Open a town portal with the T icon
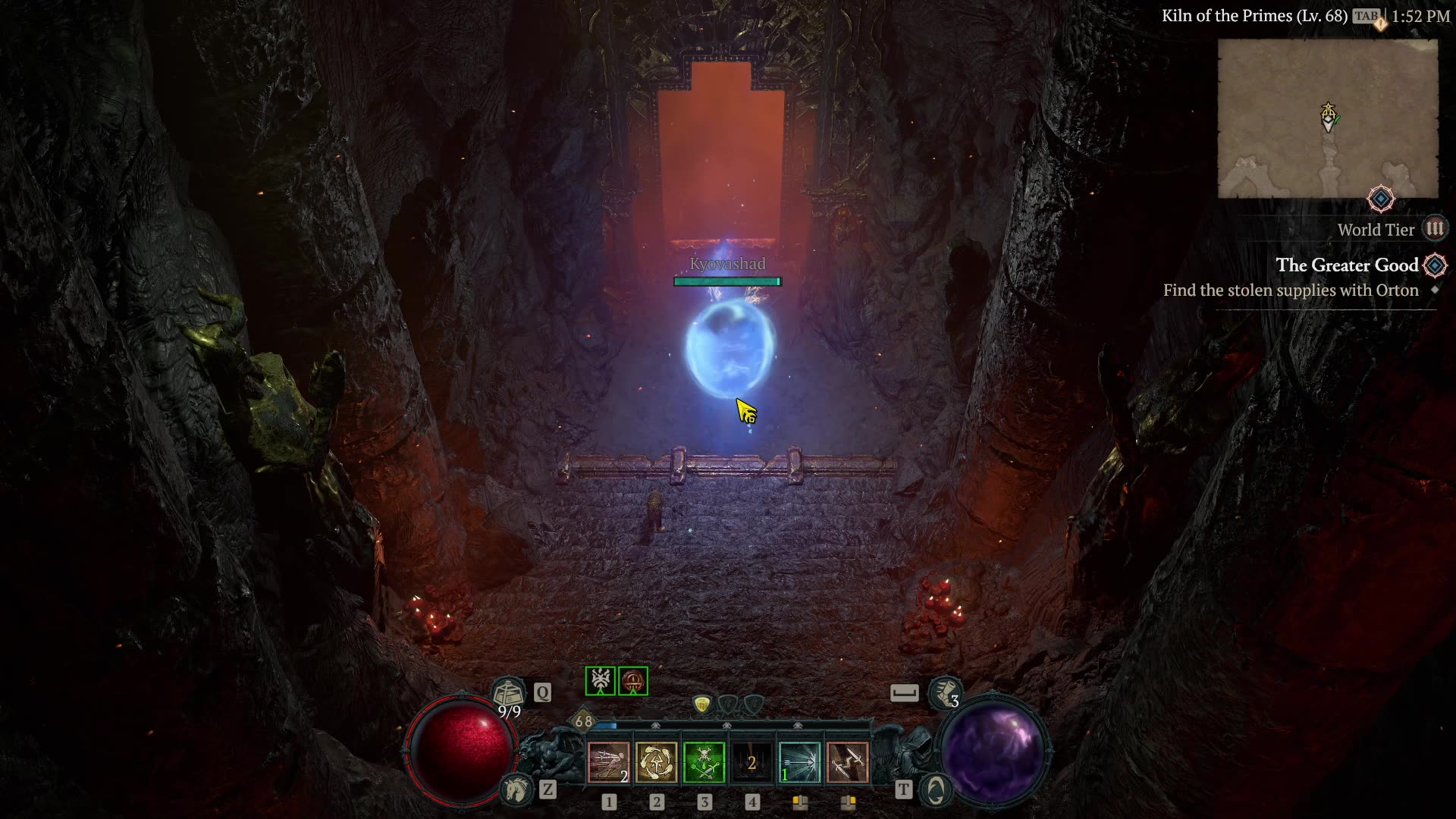 tap(938, 789)
